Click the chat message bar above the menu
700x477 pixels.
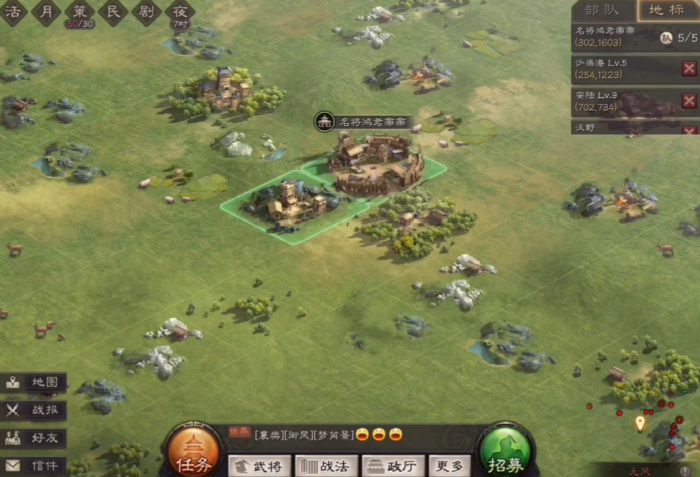pos(330,434)
